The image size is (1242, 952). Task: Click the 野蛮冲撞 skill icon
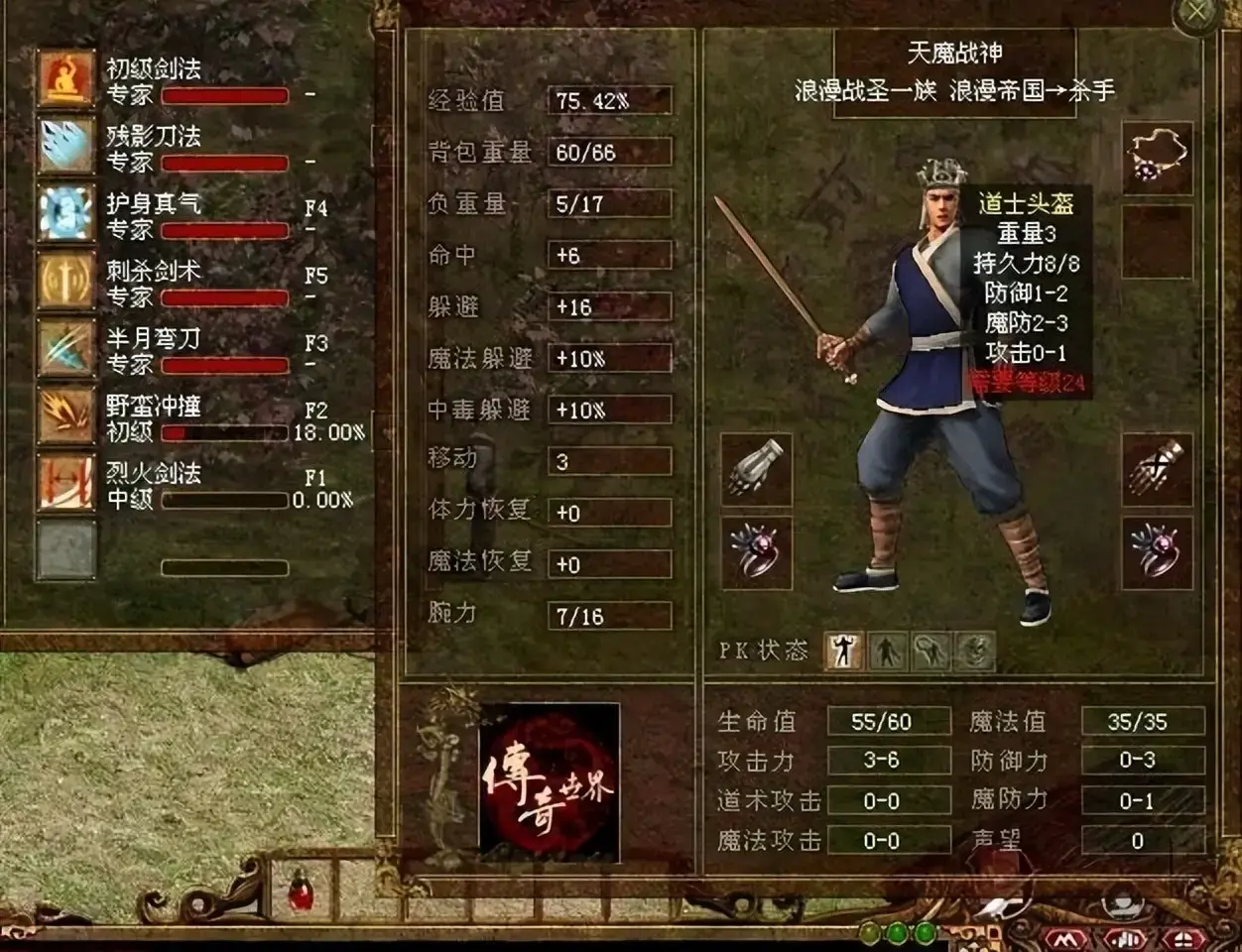click(x=66, y=416)
